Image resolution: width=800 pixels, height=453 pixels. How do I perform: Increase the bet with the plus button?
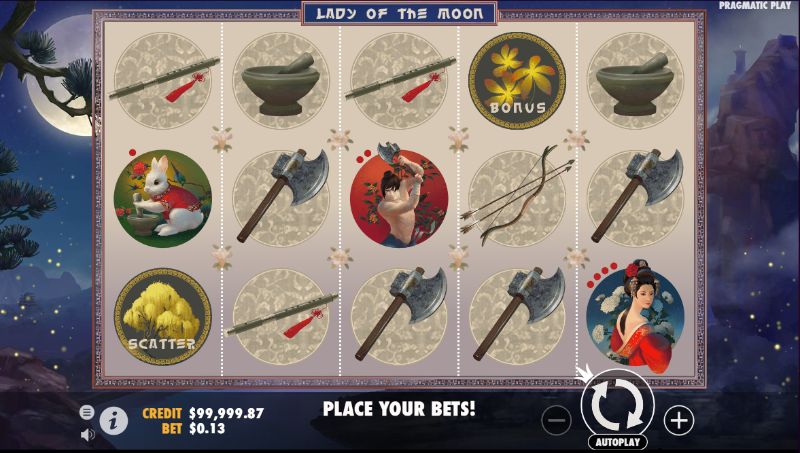point(679,420)
